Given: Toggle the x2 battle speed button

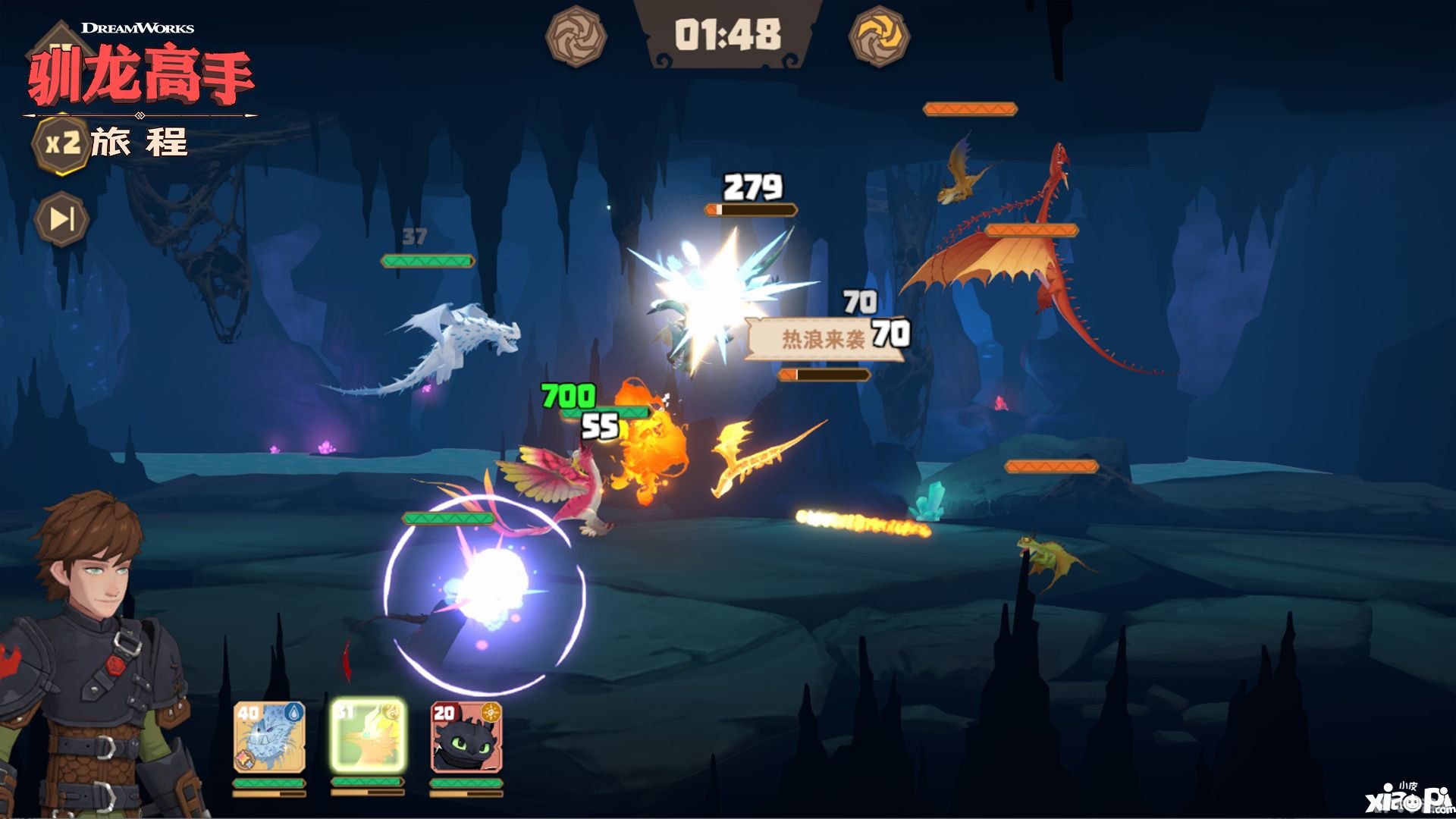Looking at the screenshot, I should pos(61,143).
